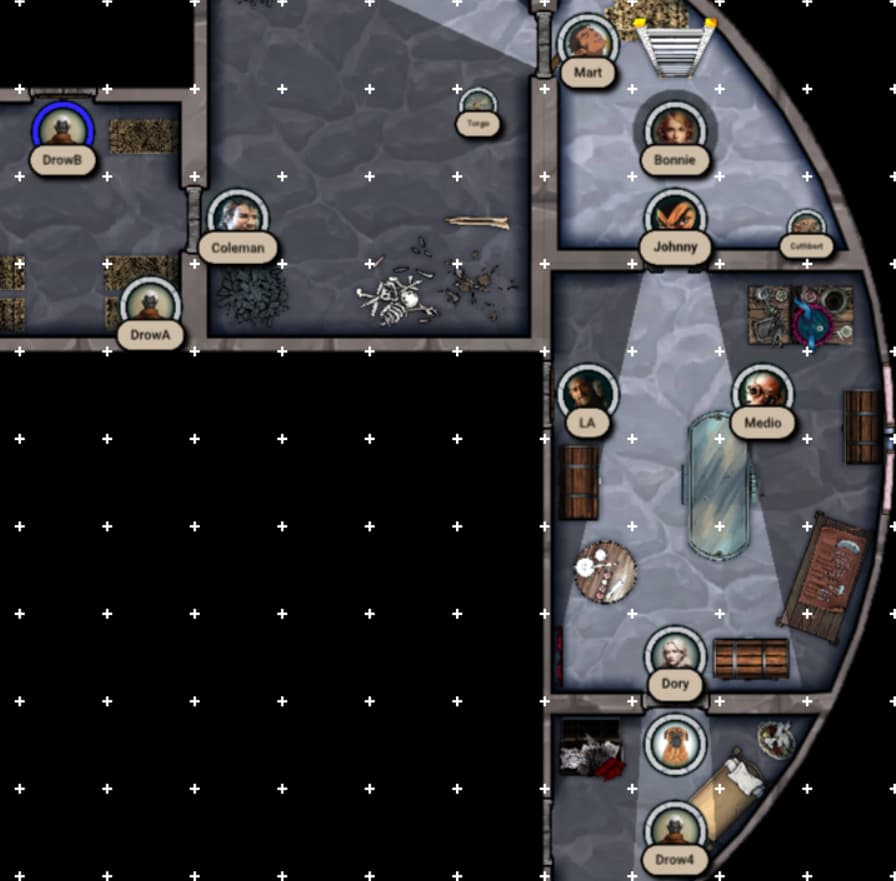Select the LA token
The image size is (896, 881).
pyautogui.click(x=587, y=393)
